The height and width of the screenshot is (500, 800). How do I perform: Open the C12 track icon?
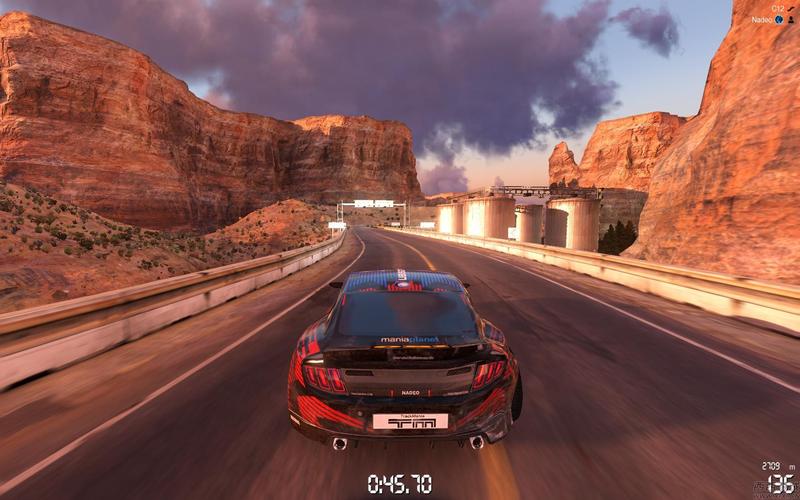(x=791, y=7)
